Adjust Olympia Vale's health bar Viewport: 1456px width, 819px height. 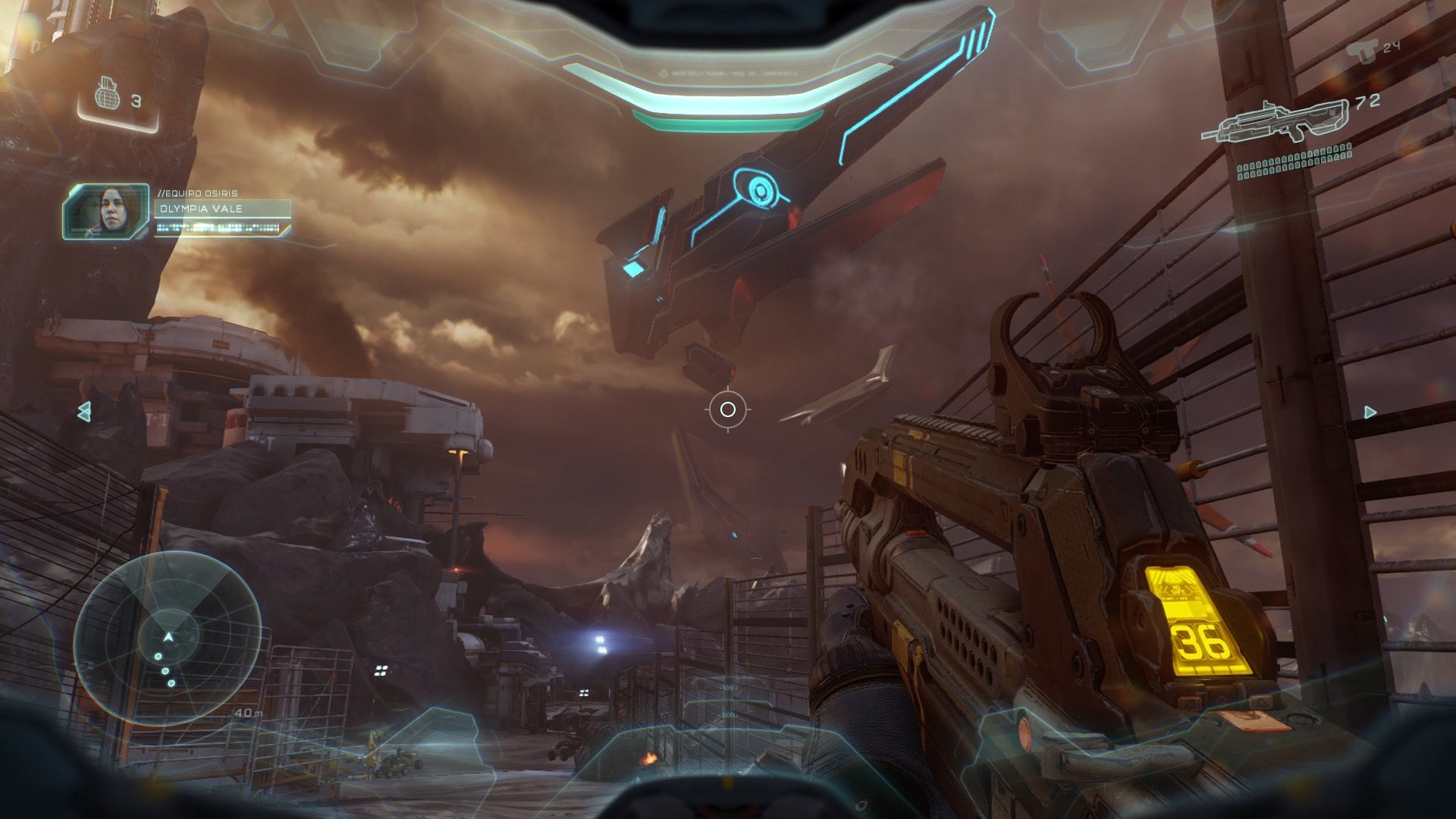pyautogui.click(x=220, y=227)
